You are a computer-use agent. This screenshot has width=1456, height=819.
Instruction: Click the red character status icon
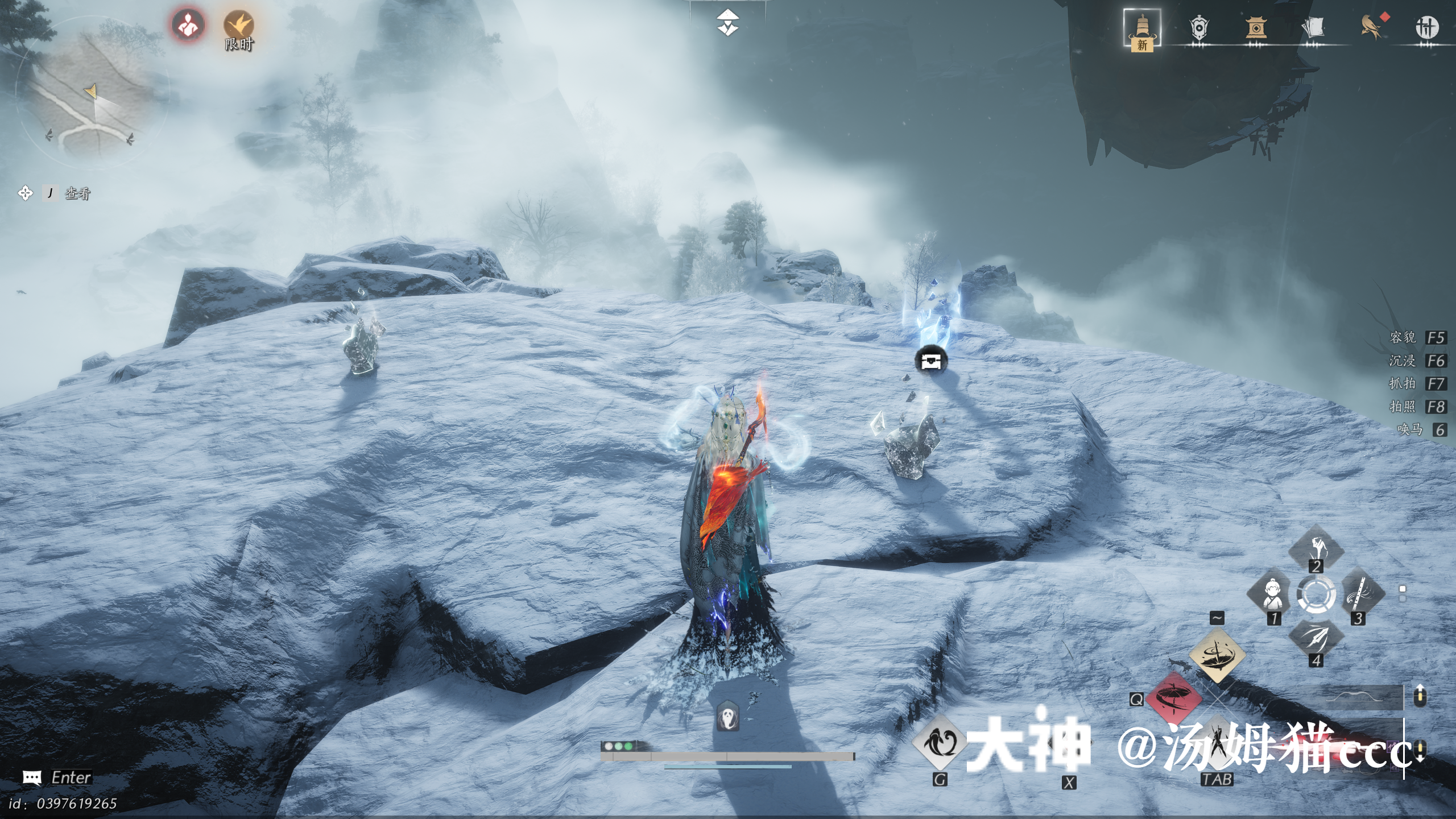click(x=188, y=25)
